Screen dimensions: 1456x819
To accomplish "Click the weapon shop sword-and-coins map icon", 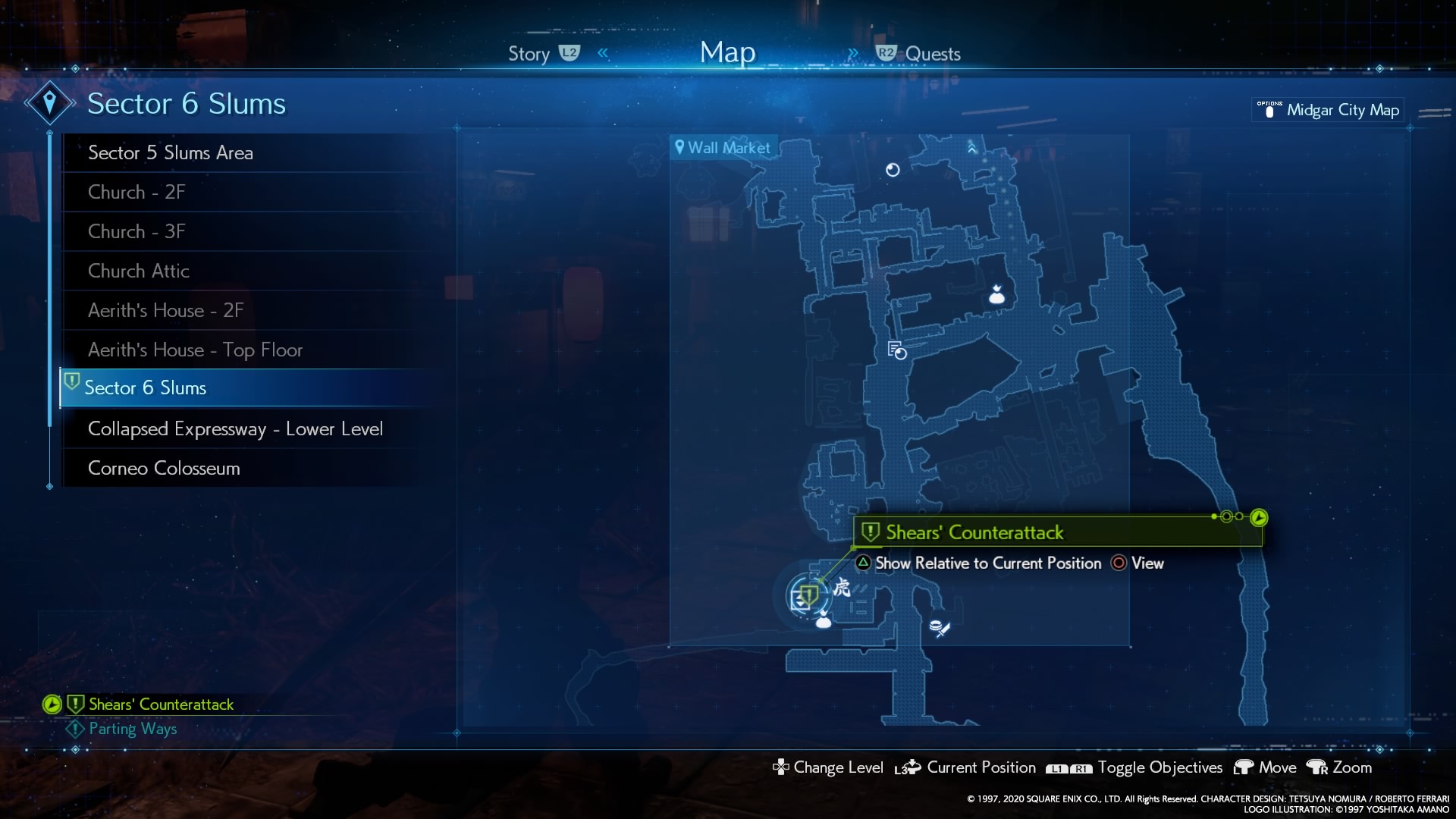I will click(940, 627).
